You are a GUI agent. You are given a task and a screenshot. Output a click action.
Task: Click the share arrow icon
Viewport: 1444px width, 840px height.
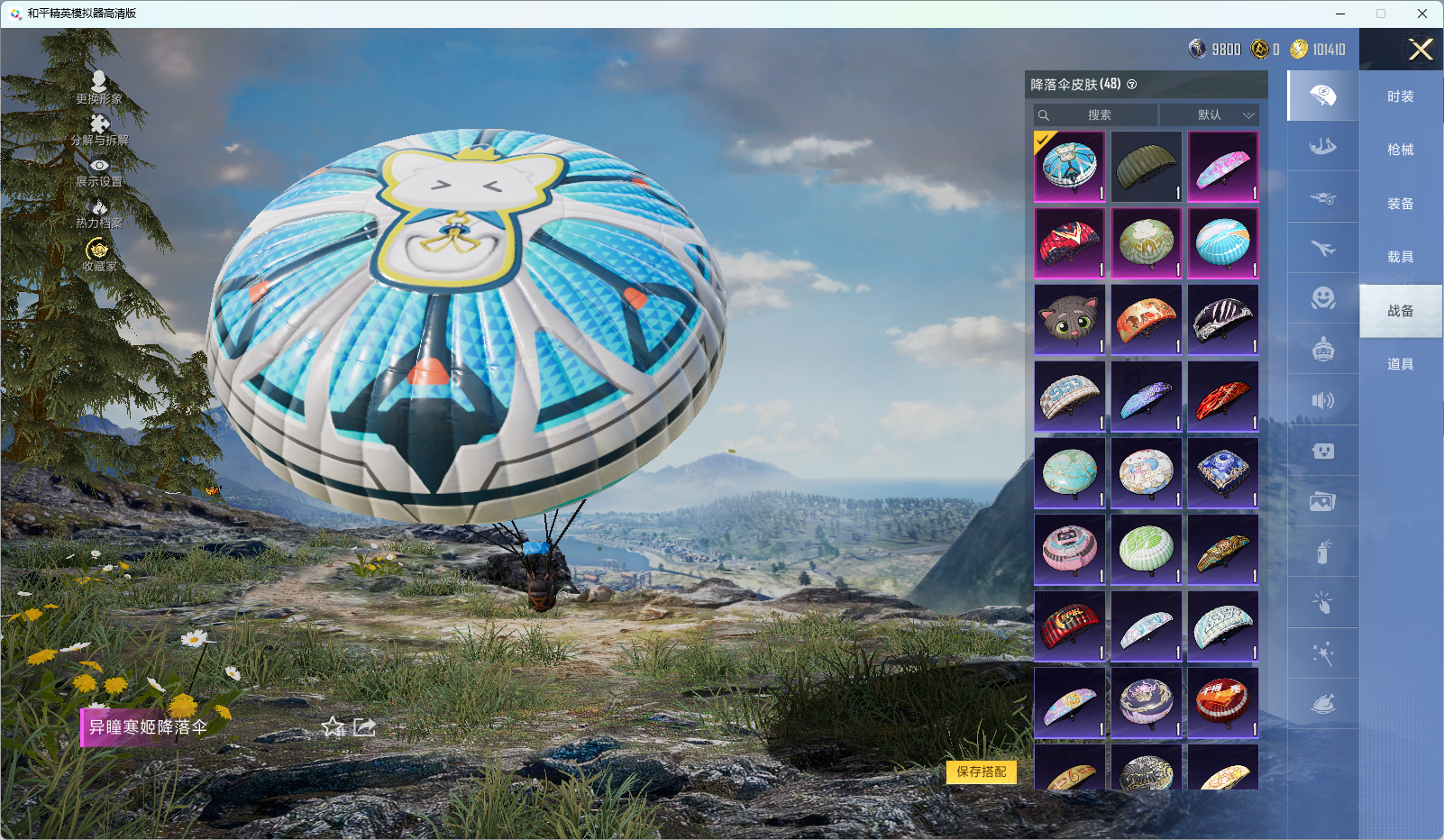[x=364, y=726]
